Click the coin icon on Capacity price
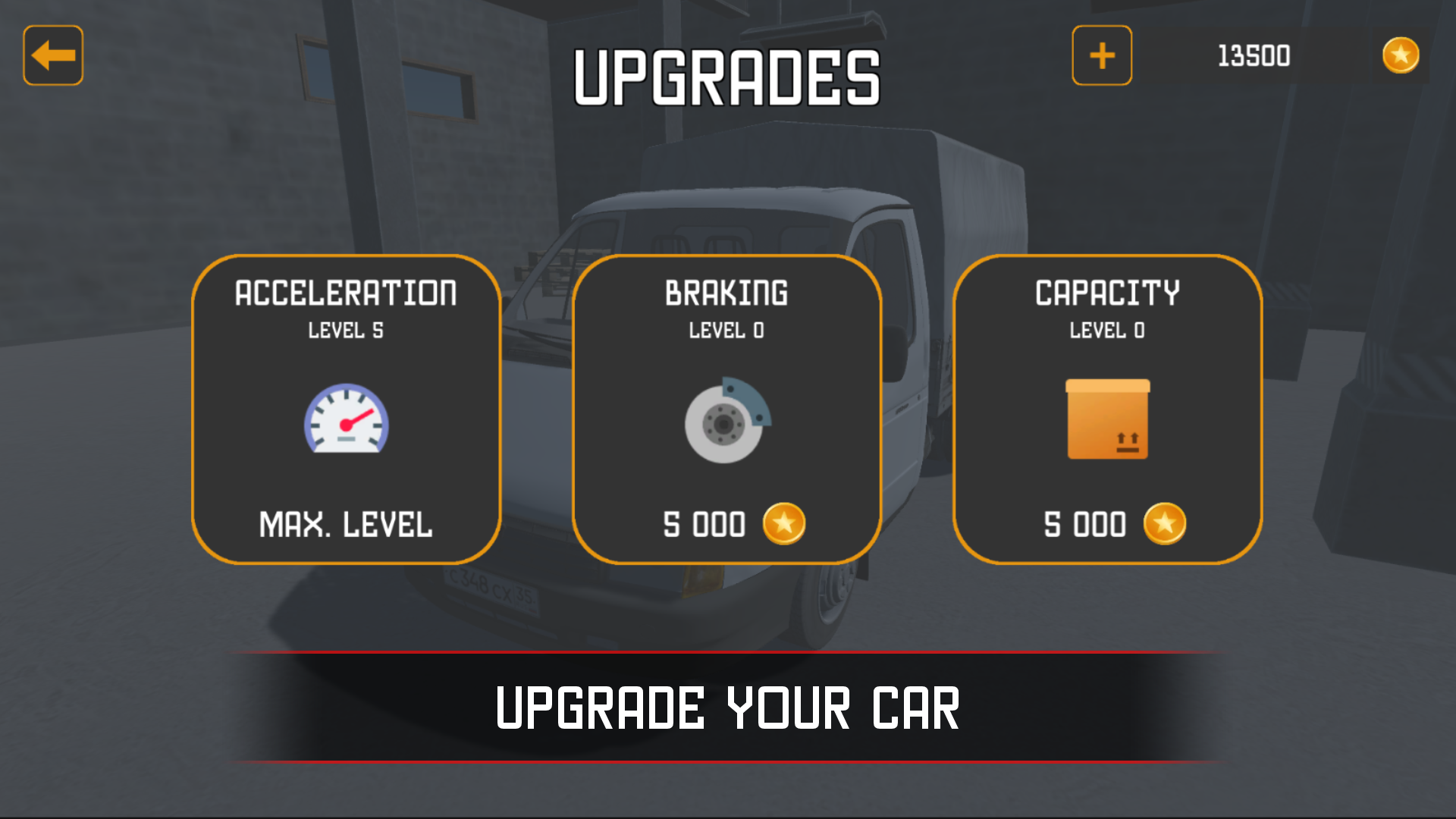The width and height of the screenshot is (1456, 819). pyautogui.click(x=1166, y=523)
